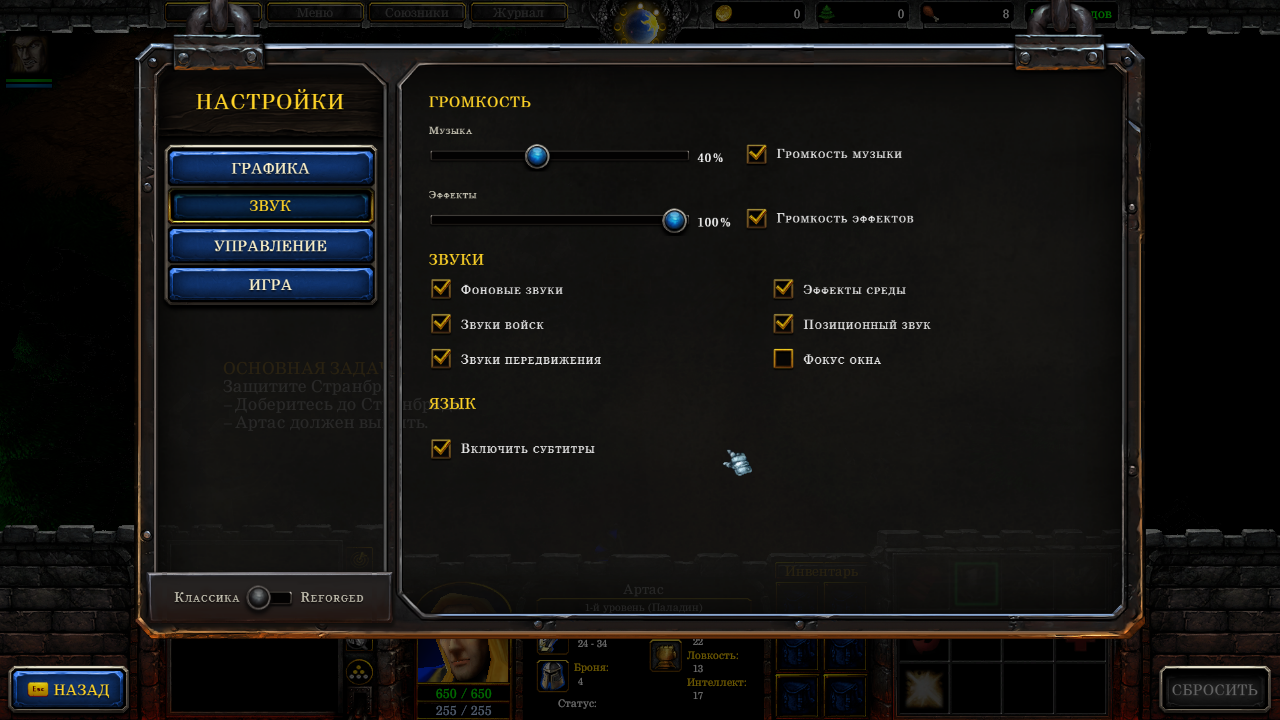Toggle the Громкость эффектов checkbox
The width and height of the screenshot is (1280, 720).
click(x=757, y=218)
